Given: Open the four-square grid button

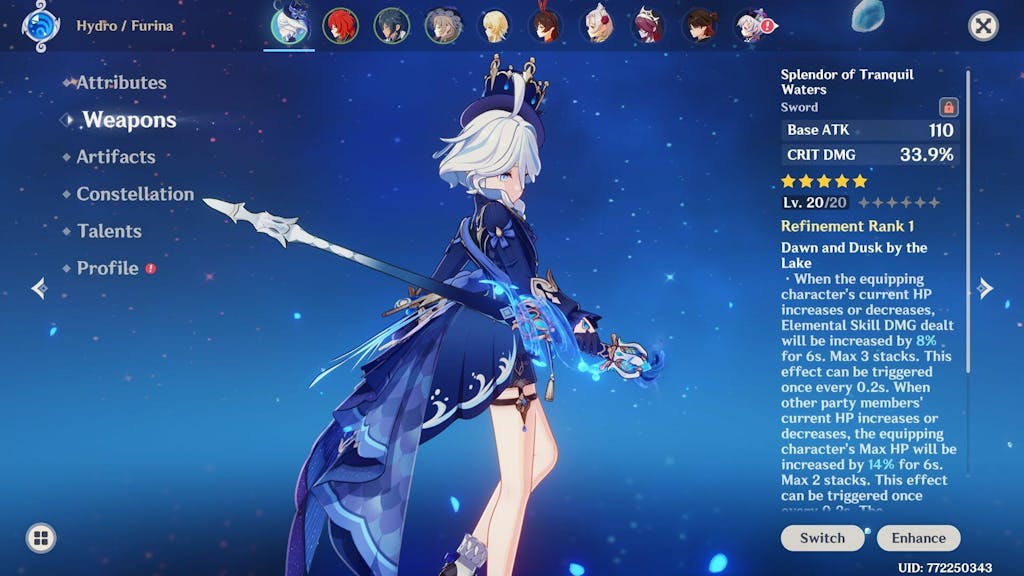Looking at the screenshot, I should 41,539.
